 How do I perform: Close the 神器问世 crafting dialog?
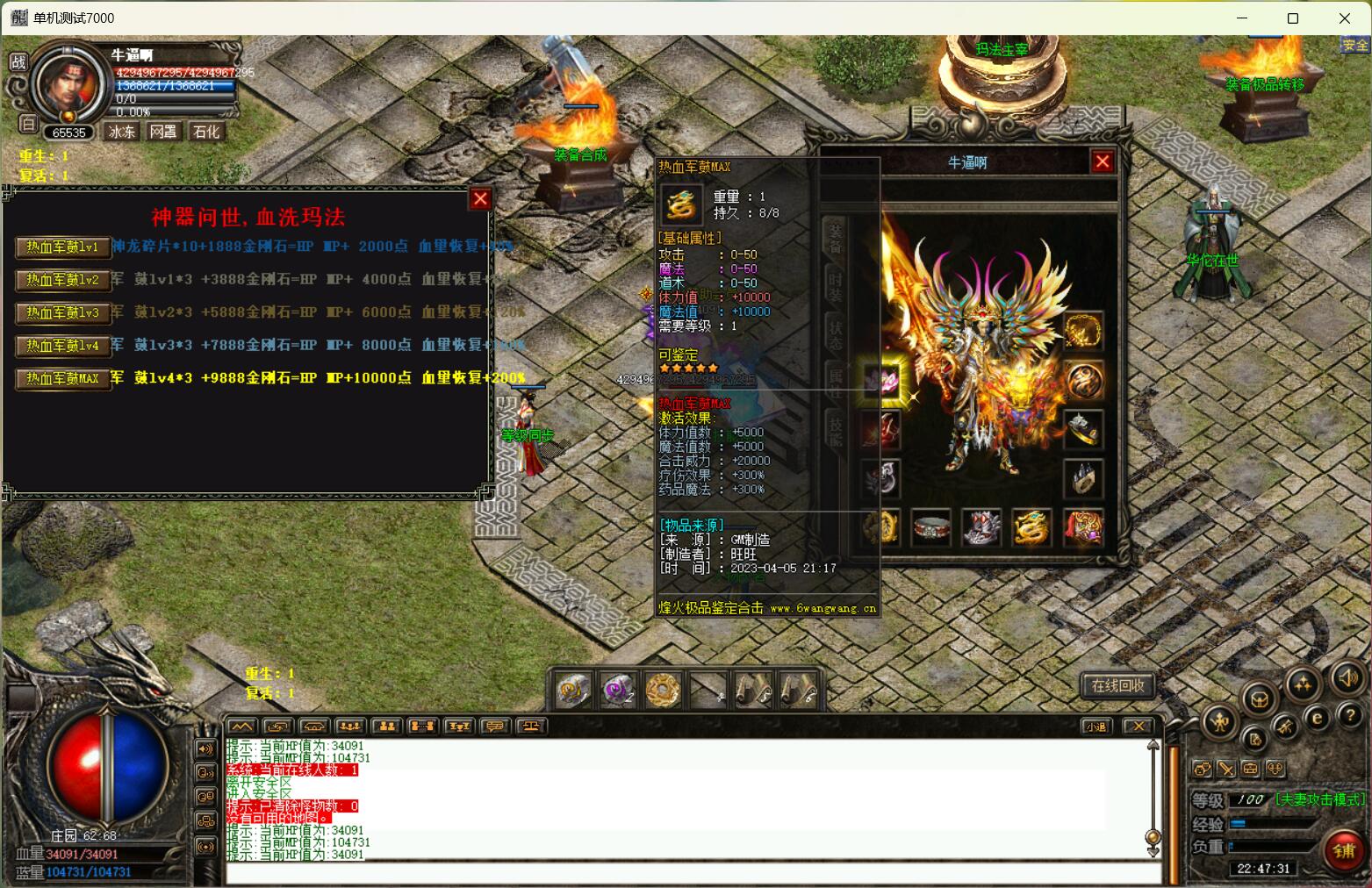click(x=480, y=199)
